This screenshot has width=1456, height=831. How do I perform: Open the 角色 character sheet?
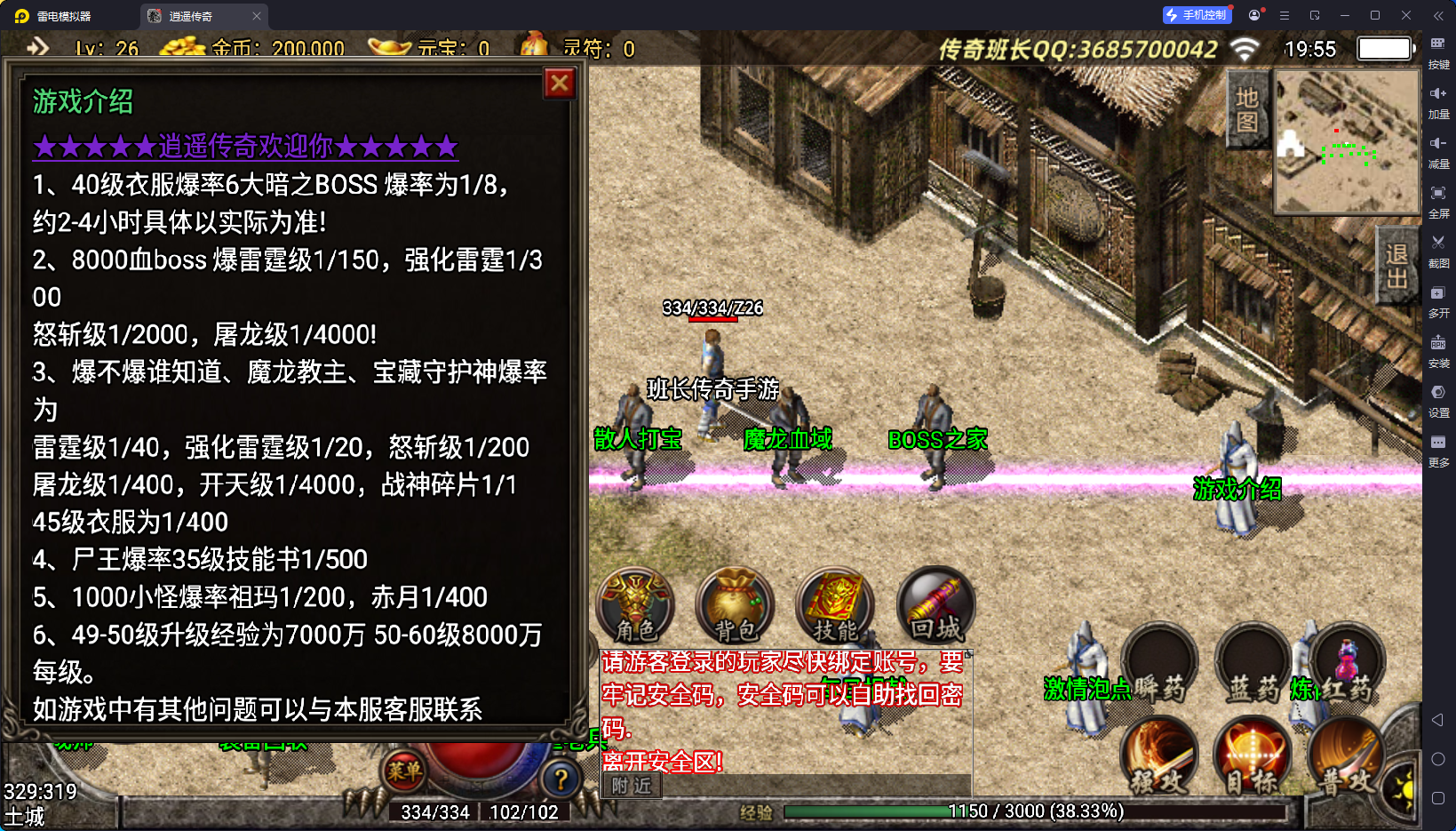[636, 606]
